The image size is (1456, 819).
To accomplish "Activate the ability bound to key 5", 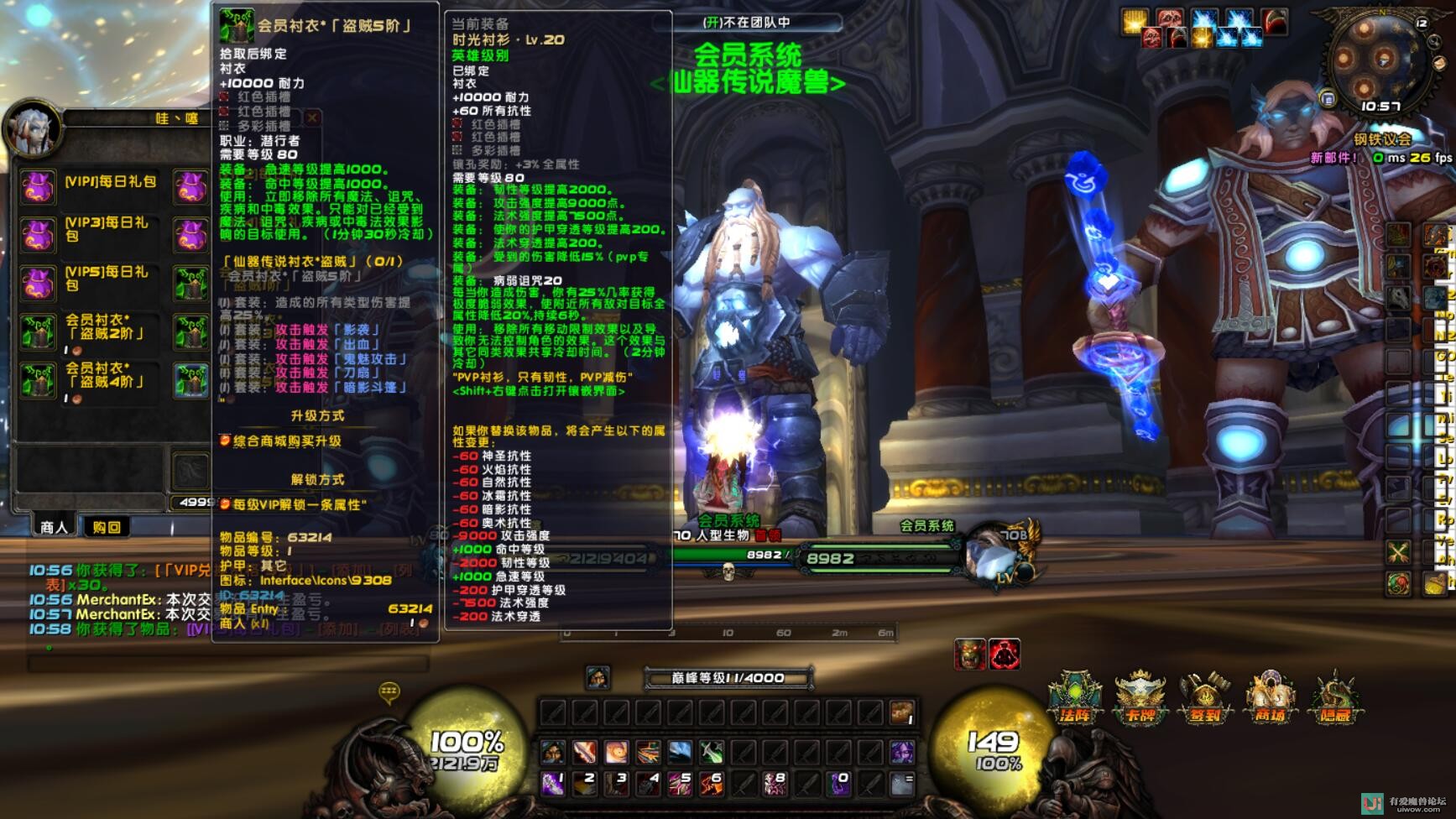I will point(680,784).
